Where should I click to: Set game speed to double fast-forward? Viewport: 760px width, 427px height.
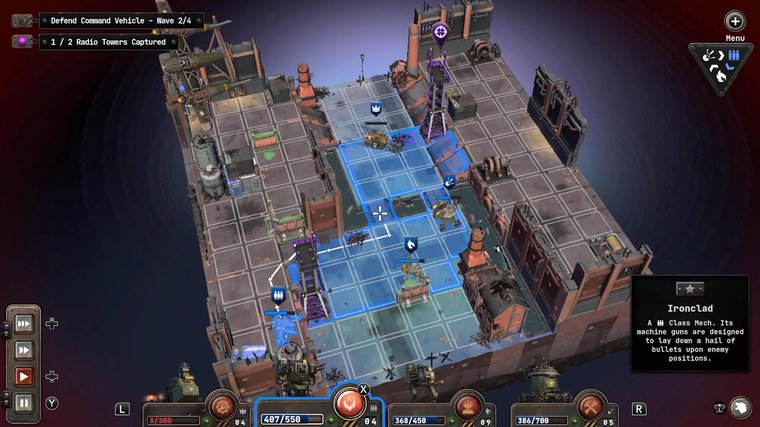coord(23,350)
